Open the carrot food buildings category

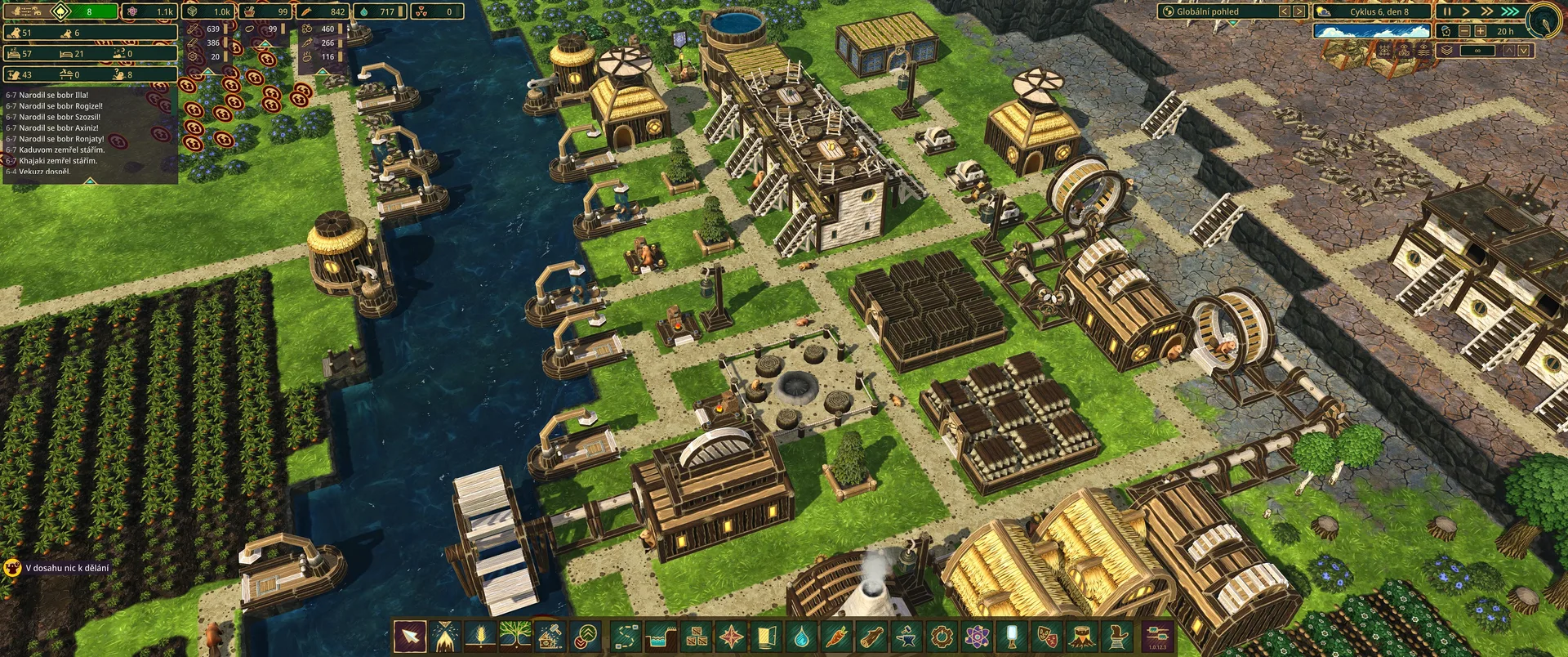click(837, 636)
